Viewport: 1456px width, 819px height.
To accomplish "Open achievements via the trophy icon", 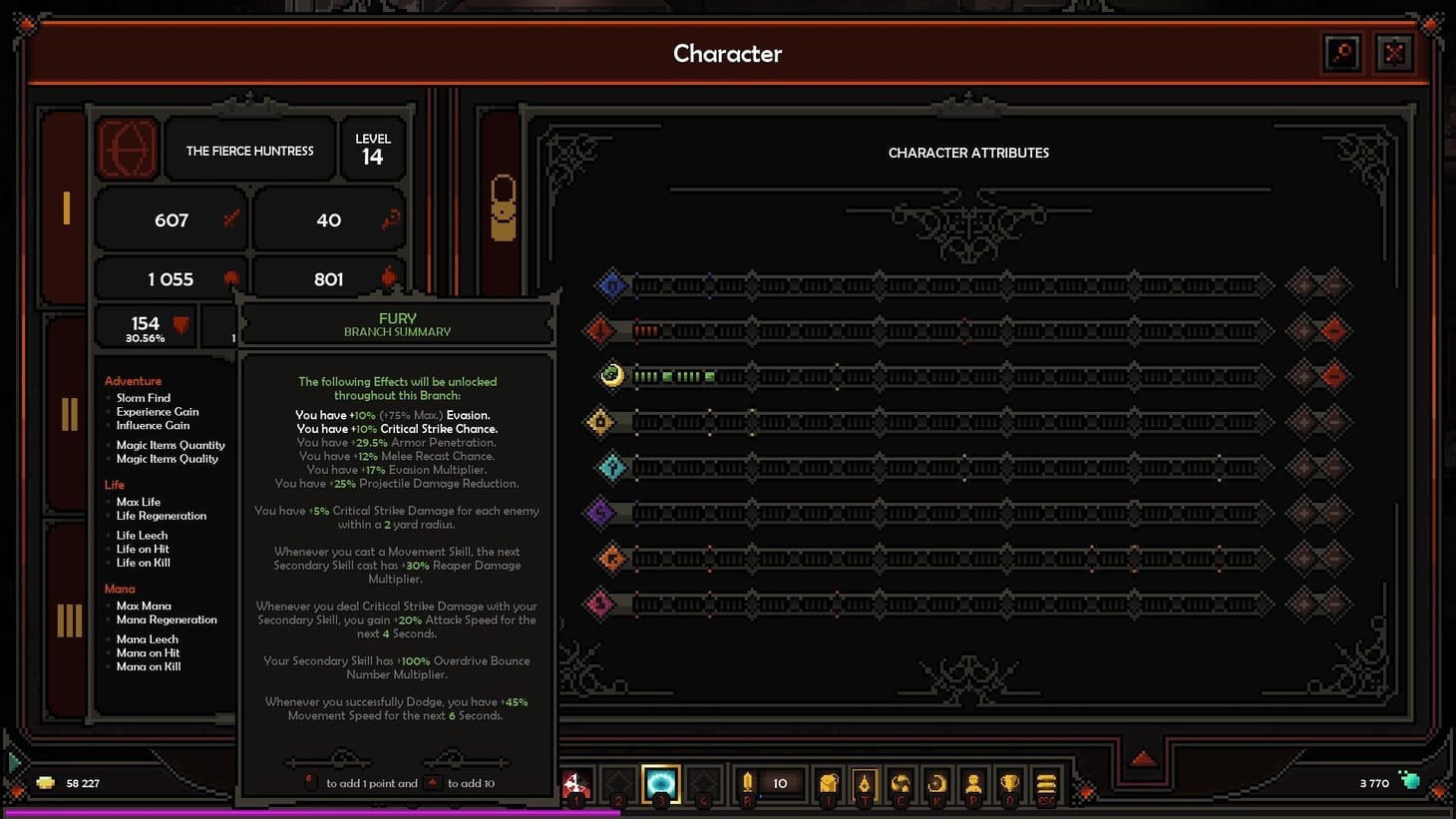I will coord(1009,784).
